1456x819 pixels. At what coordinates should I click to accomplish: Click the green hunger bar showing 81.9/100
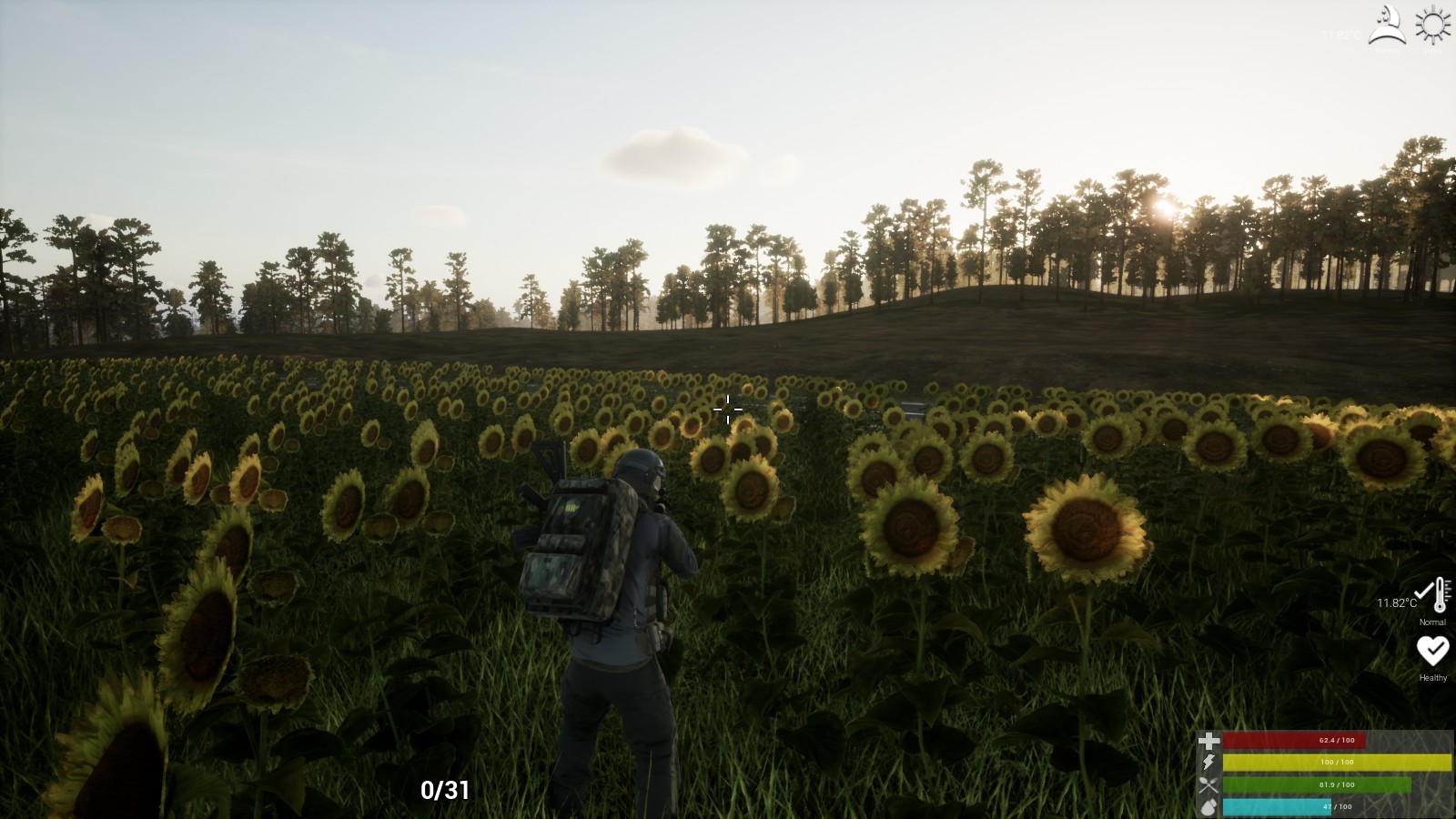[x=1315, y=784]
